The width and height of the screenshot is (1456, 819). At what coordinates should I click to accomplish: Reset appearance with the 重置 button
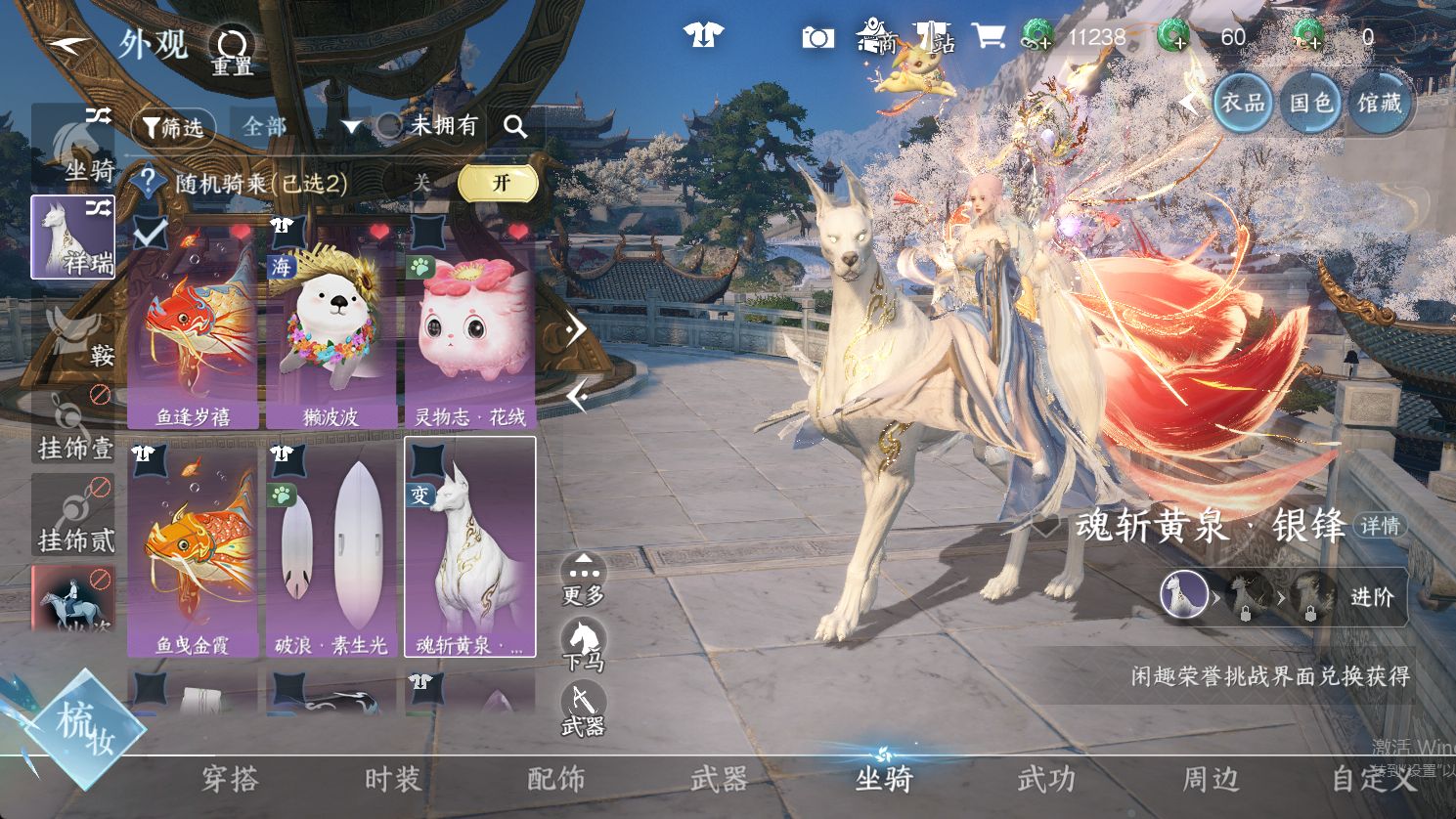(233, 50)
